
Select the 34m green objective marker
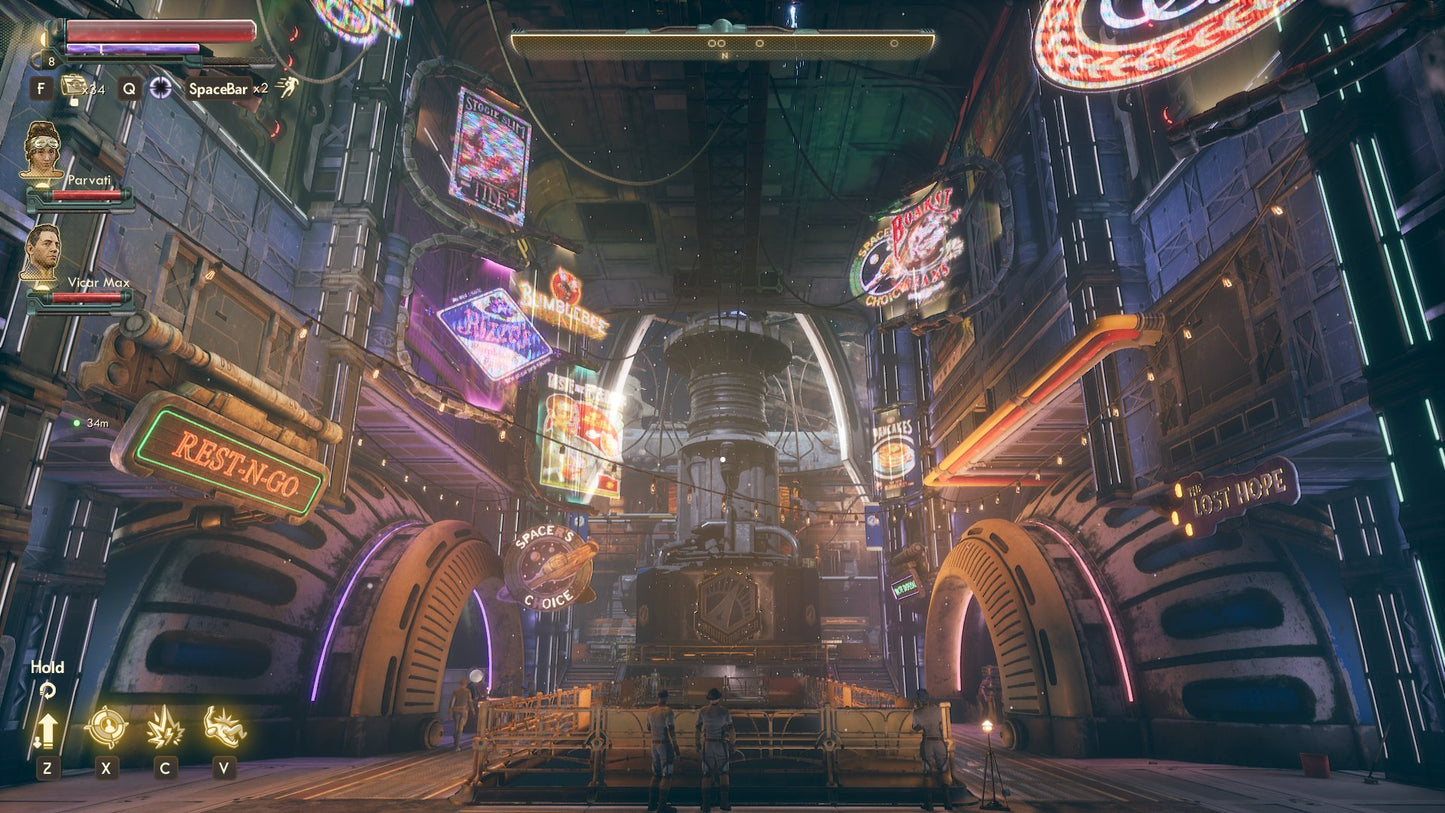tap(76, 423)
